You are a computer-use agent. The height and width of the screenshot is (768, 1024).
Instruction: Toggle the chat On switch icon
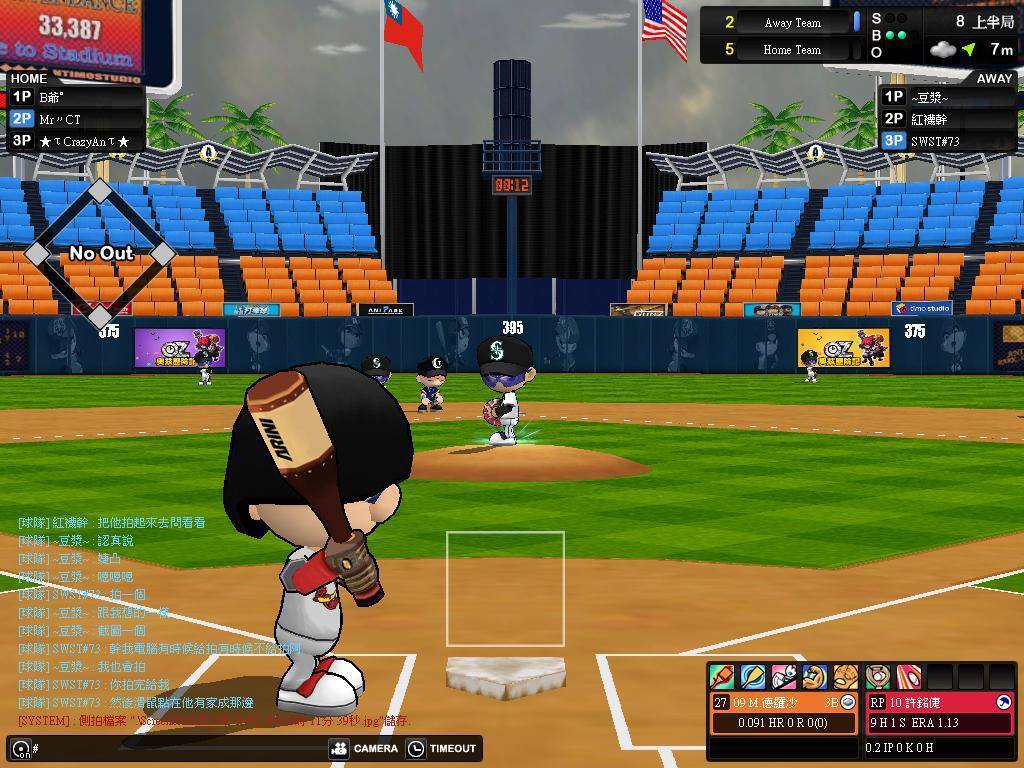(21, 749)
